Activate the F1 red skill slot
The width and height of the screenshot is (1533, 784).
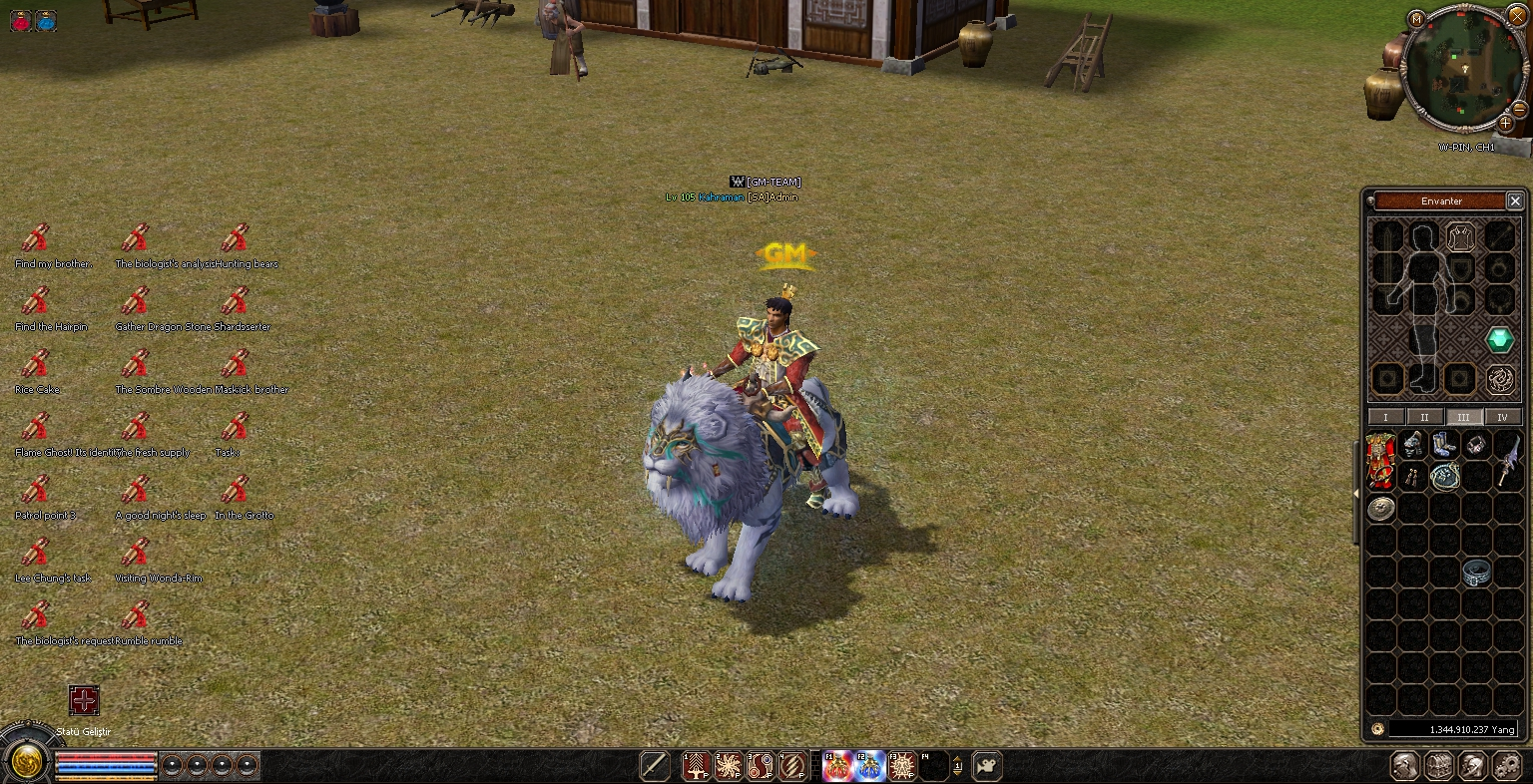click(x=837, y=766)
